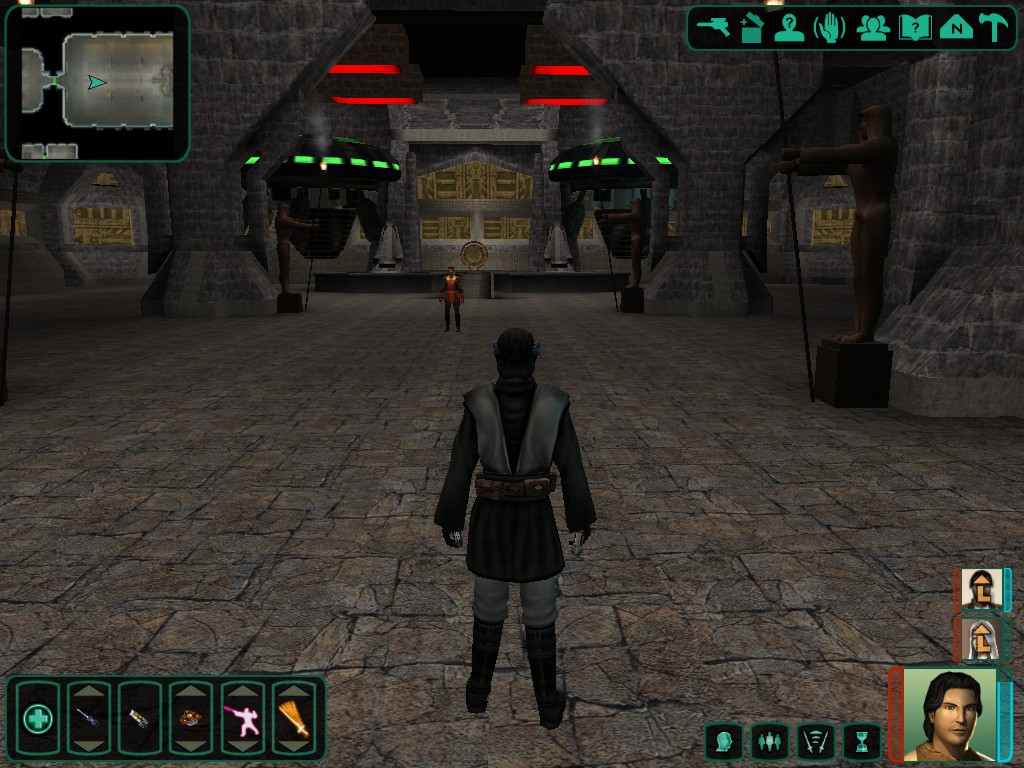
Task: Activate the pink lightsaber figure ability
Action: 242,718
